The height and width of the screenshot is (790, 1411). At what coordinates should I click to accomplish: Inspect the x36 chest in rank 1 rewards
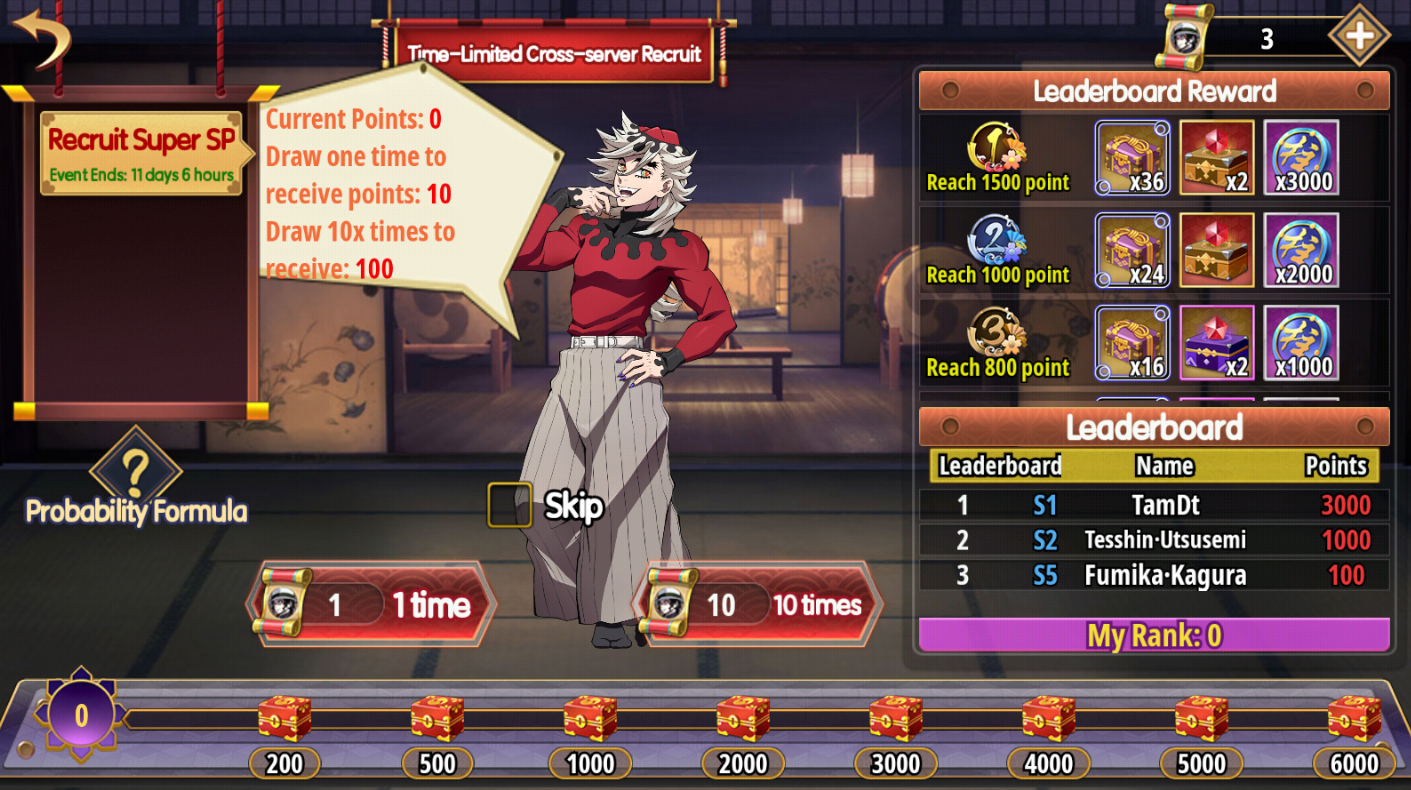click(x=1132, y=158)
